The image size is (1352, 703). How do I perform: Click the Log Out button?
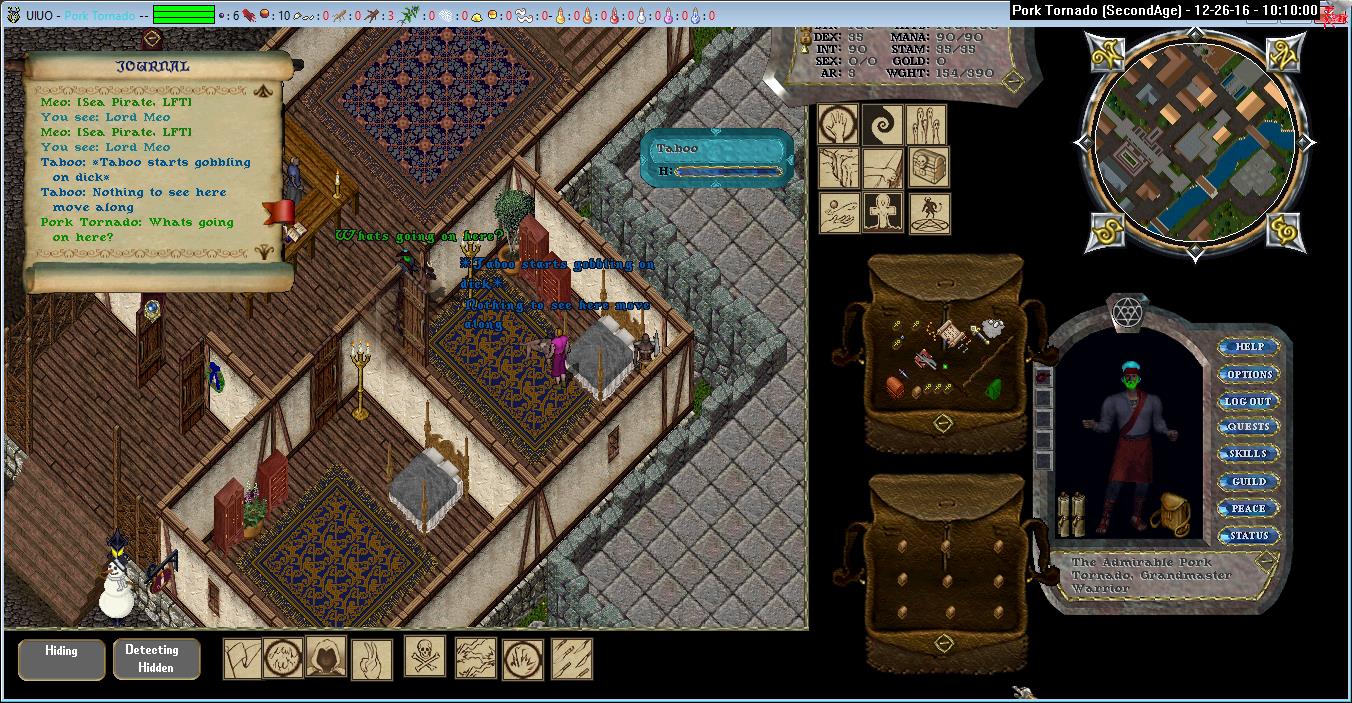point(1249,401)
